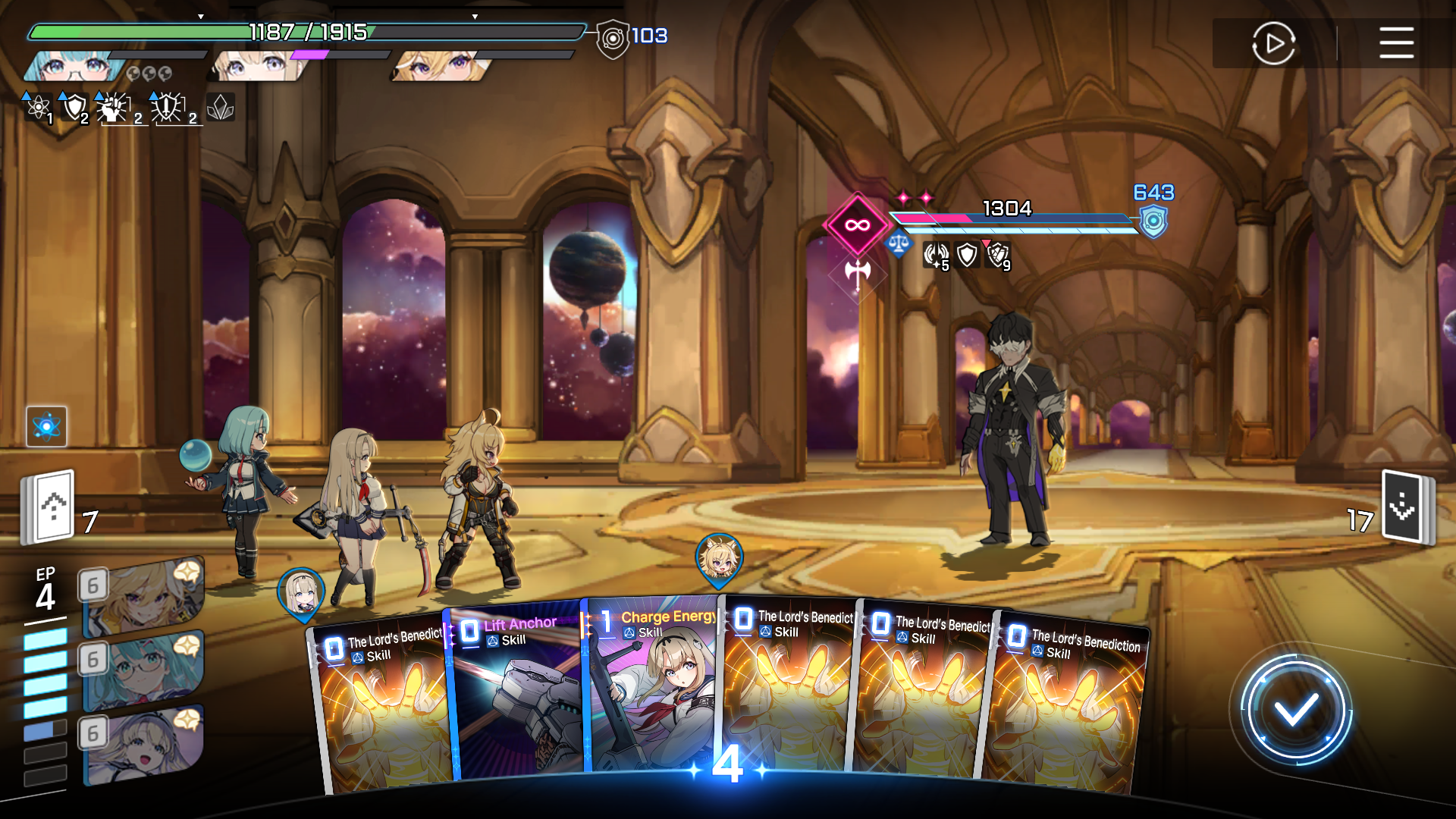Image resolution: width=1456 pixels, height=819 pixels.
Task: Use the teal-haired glasses girl's 6-cost ego skill
Action: (143, 669)
